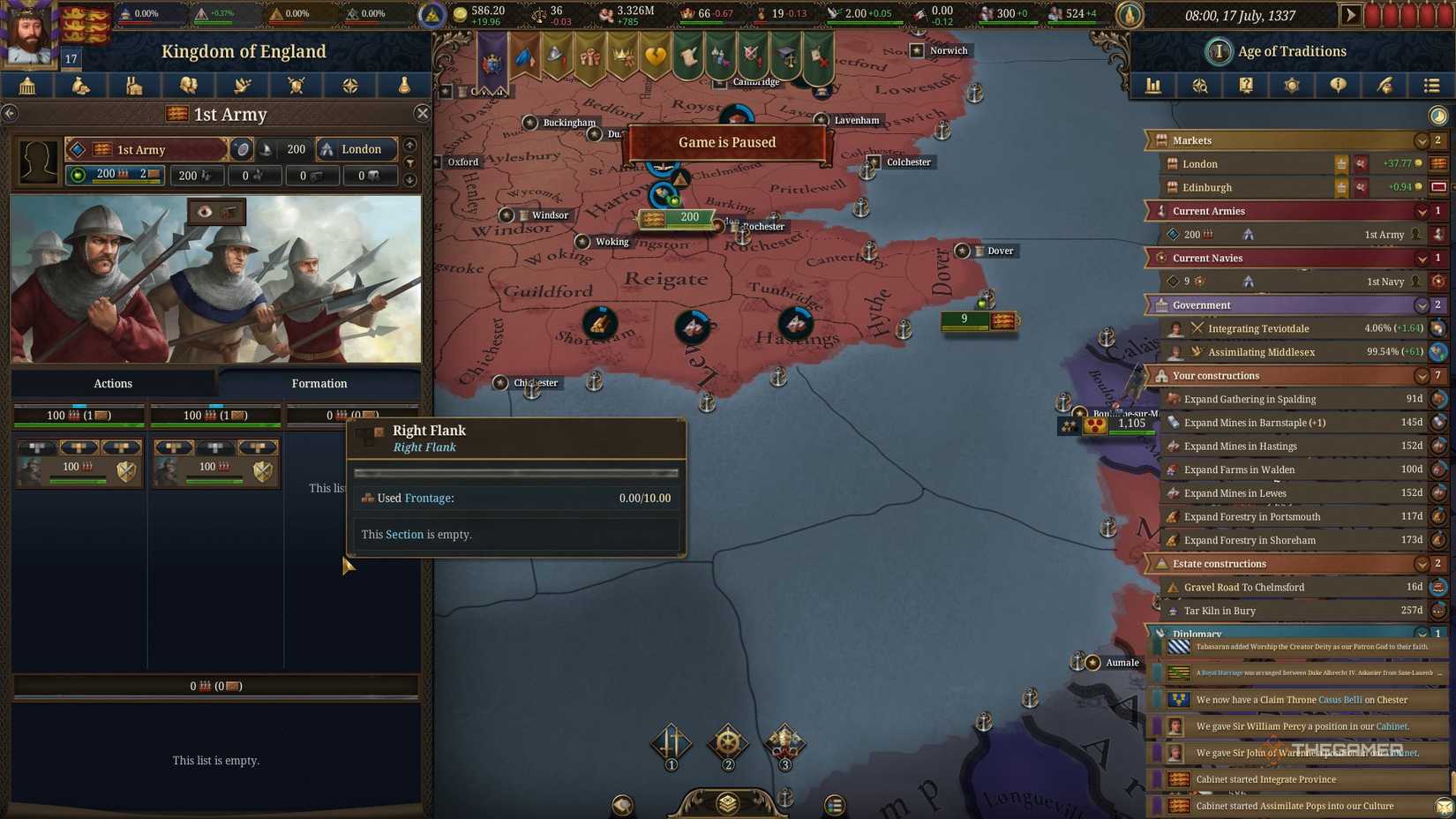
Task: Click the population heads icon
Action: tap(189, 86)
